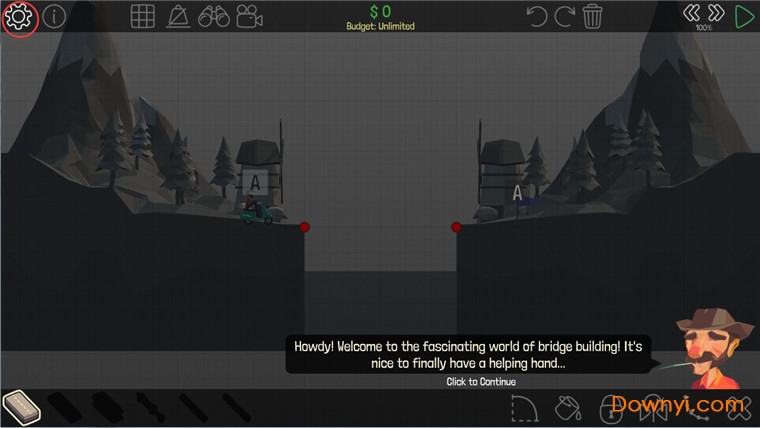Select the road material slot
Image resolution: width=760 pixels, height=428 pixels.
point(21,407)
